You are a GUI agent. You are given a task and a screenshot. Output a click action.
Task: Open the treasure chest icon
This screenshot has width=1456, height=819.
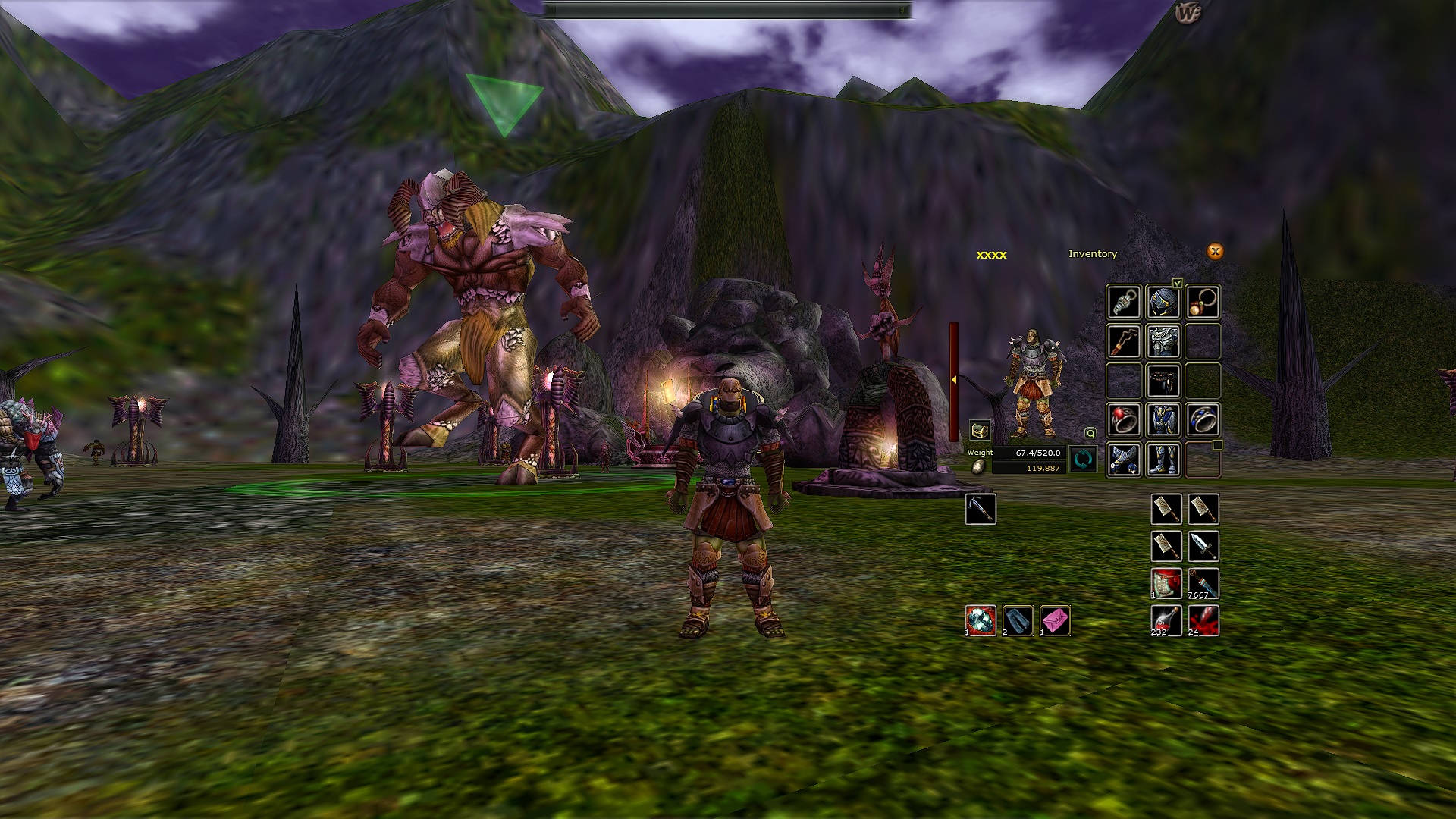[x=980, y=431]
